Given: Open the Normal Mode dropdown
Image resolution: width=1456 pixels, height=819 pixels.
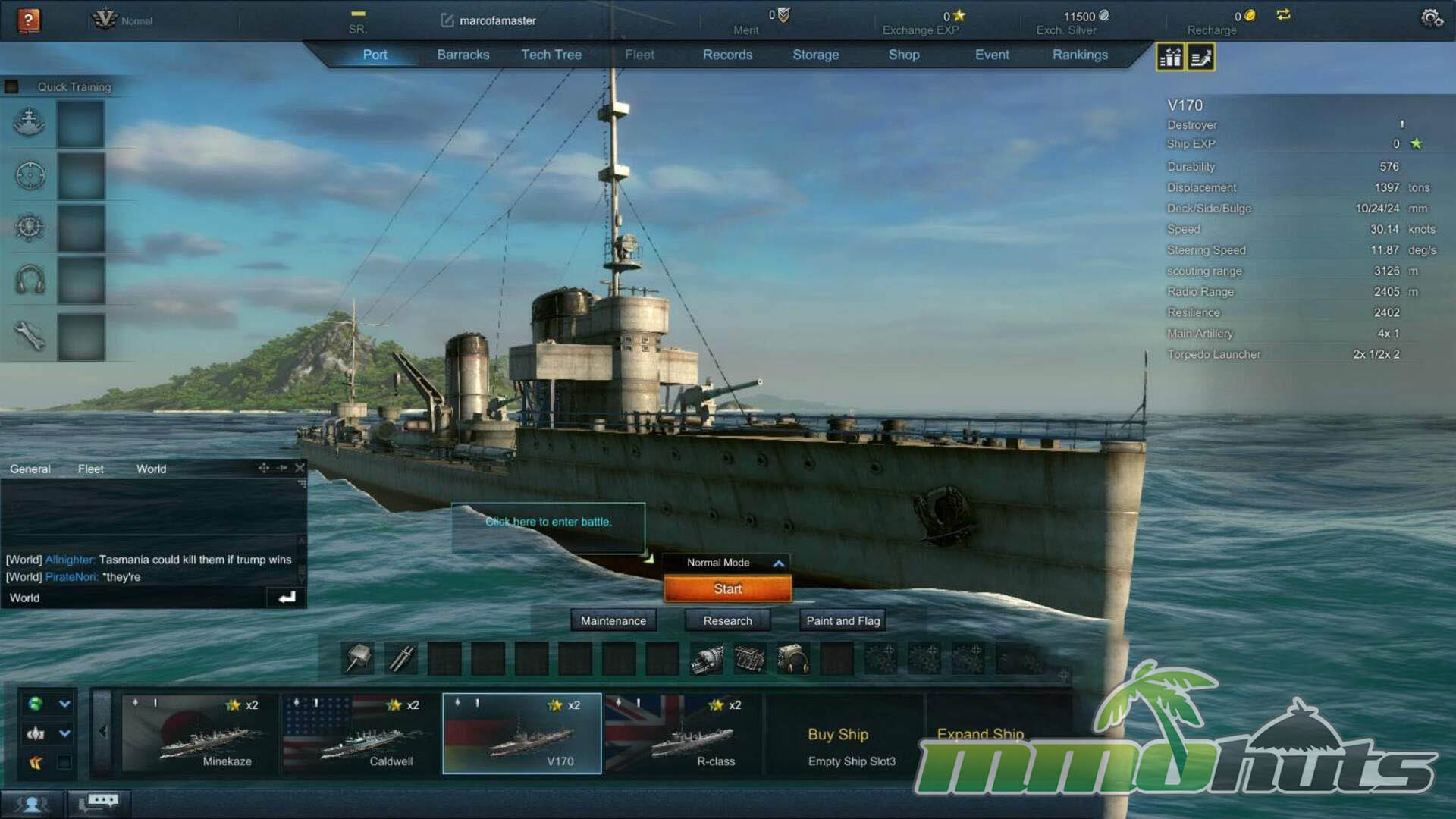Looking at the screenshot, I should click(726, 563).
